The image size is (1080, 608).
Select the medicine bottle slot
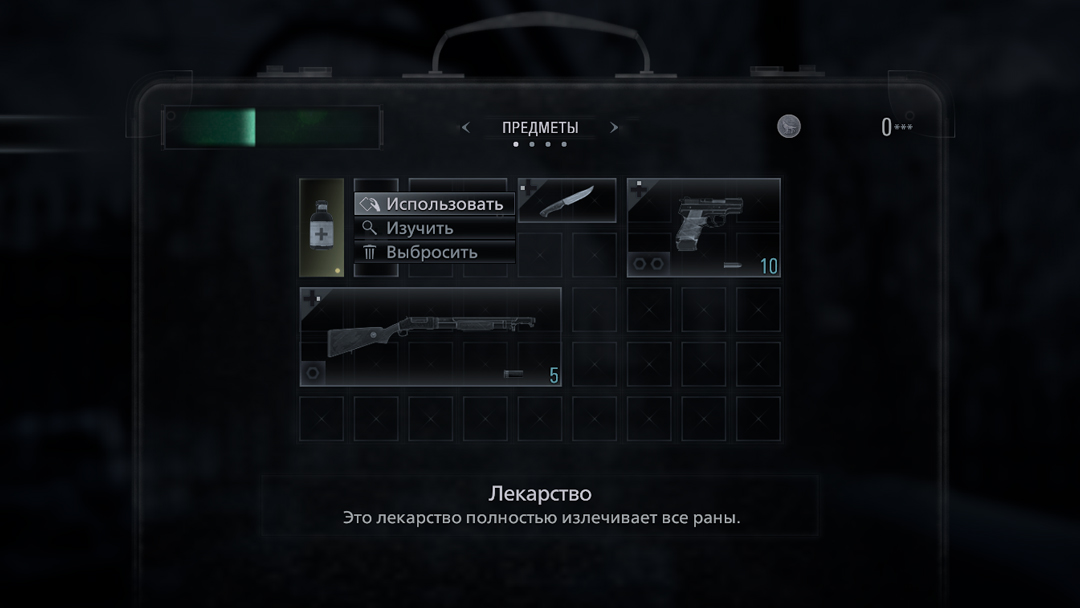tap(322, 228)
